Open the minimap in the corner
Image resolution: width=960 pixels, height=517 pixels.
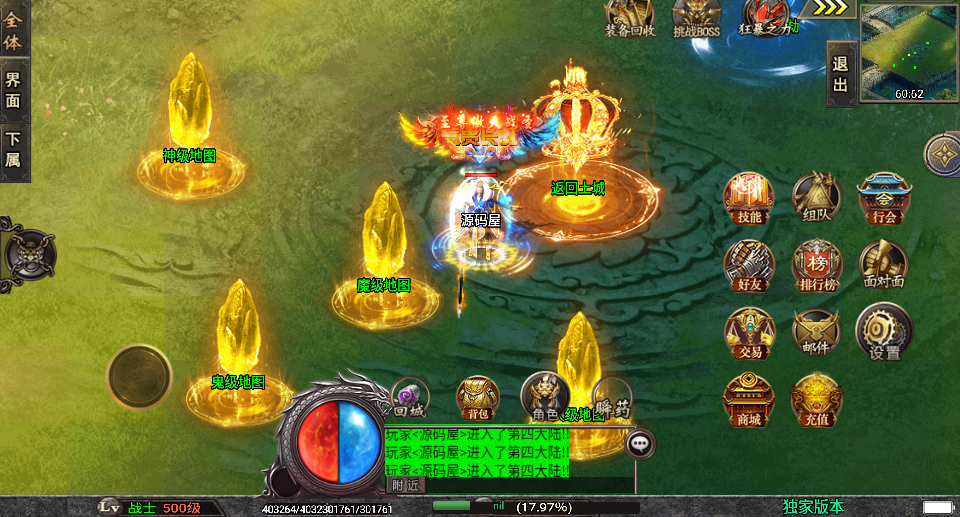(x=908, y=52)
